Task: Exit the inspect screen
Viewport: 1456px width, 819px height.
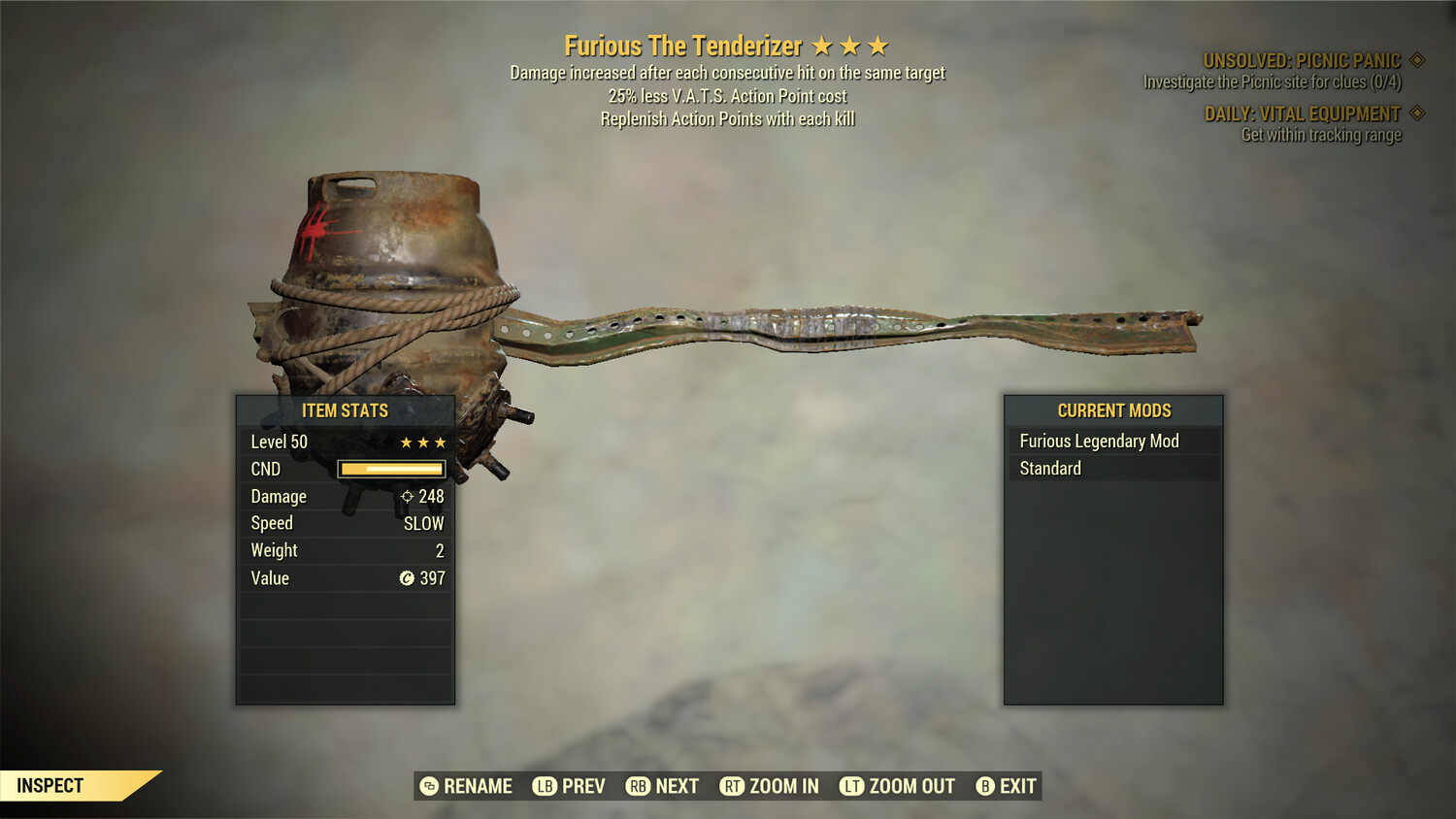Action: [x=1007, y=786]
